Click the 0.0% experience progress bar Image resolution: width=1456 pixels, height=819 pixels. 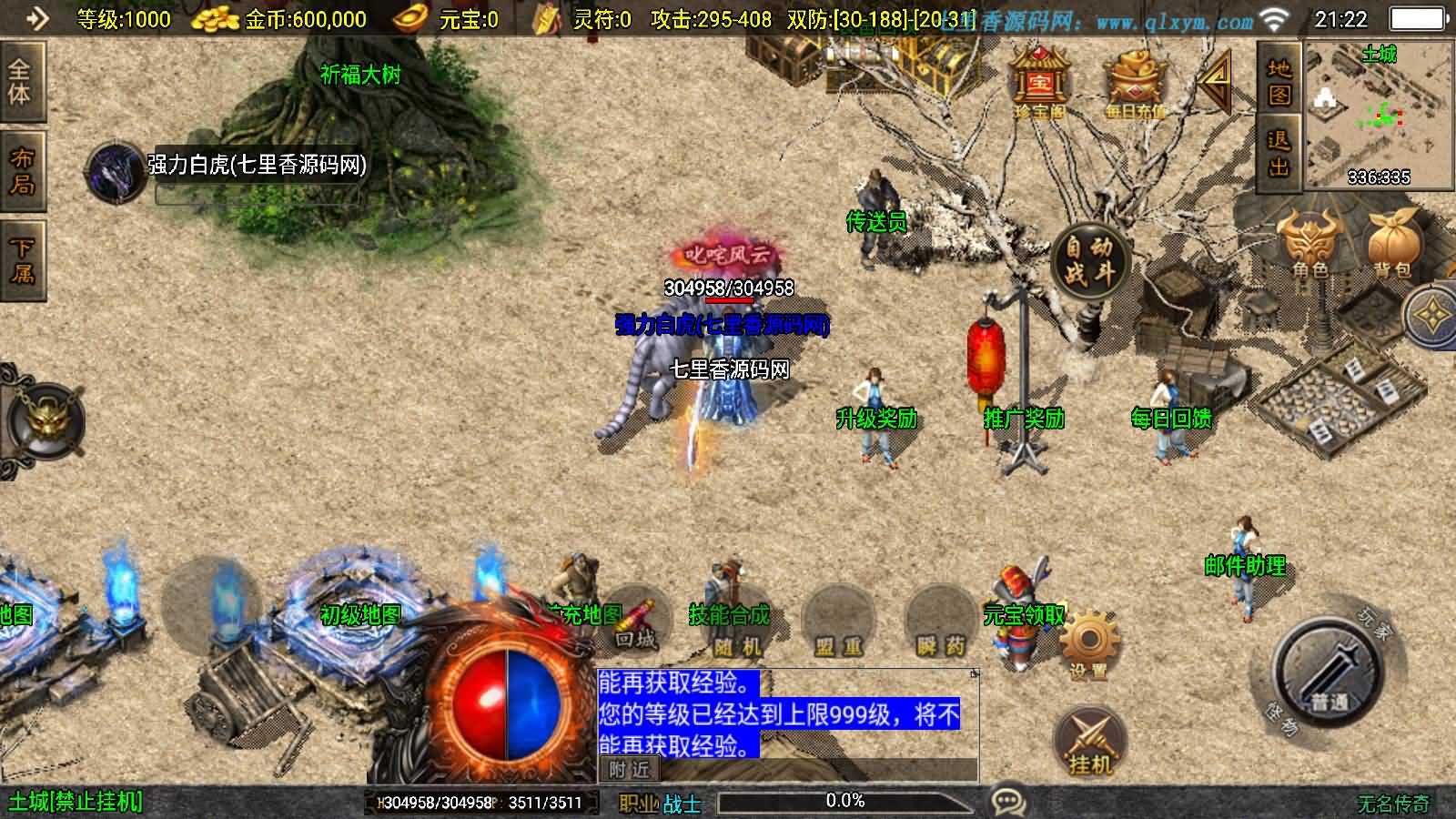coord(844,802)
